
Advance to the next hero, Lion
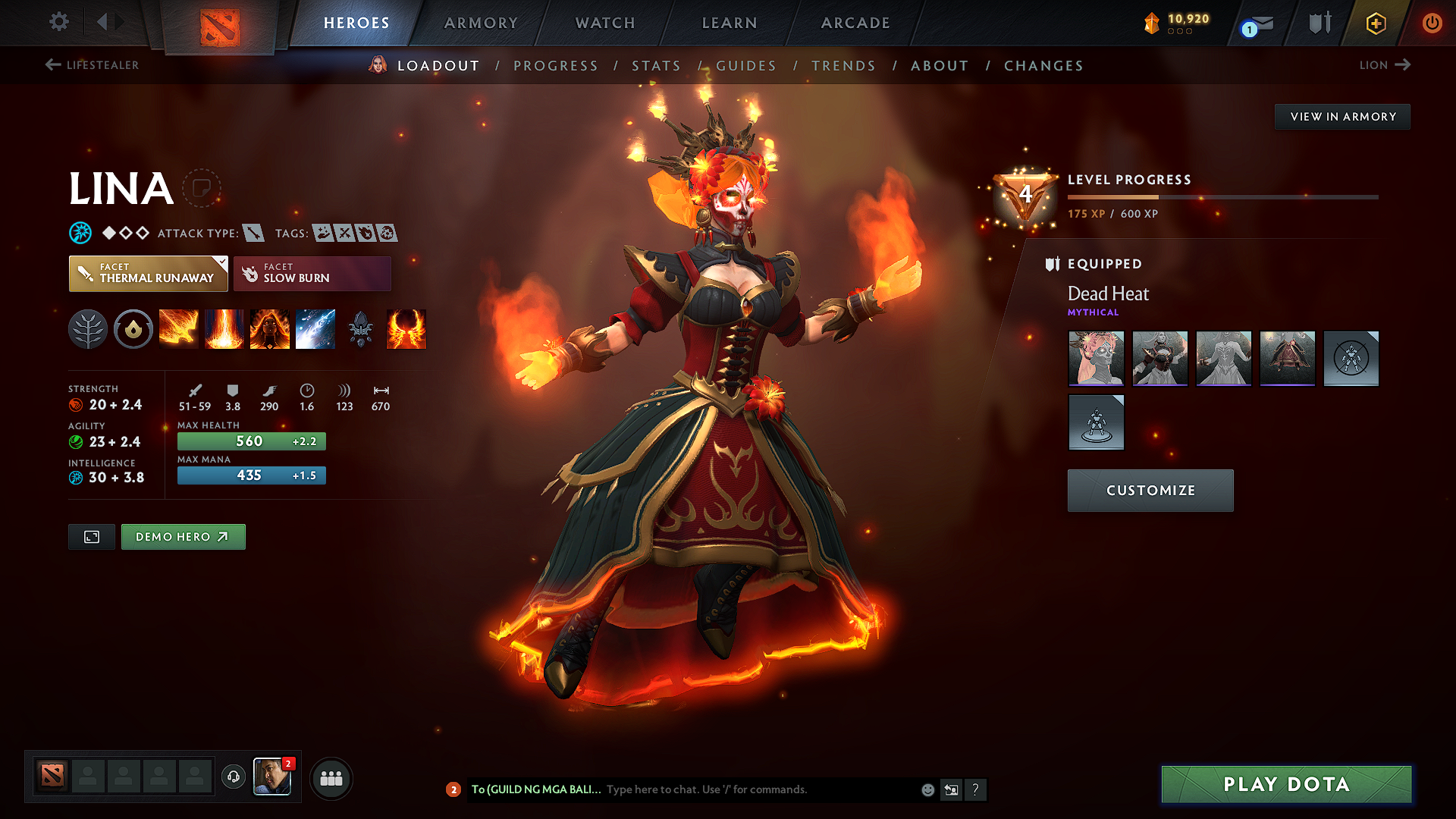tap(1385, 65)
